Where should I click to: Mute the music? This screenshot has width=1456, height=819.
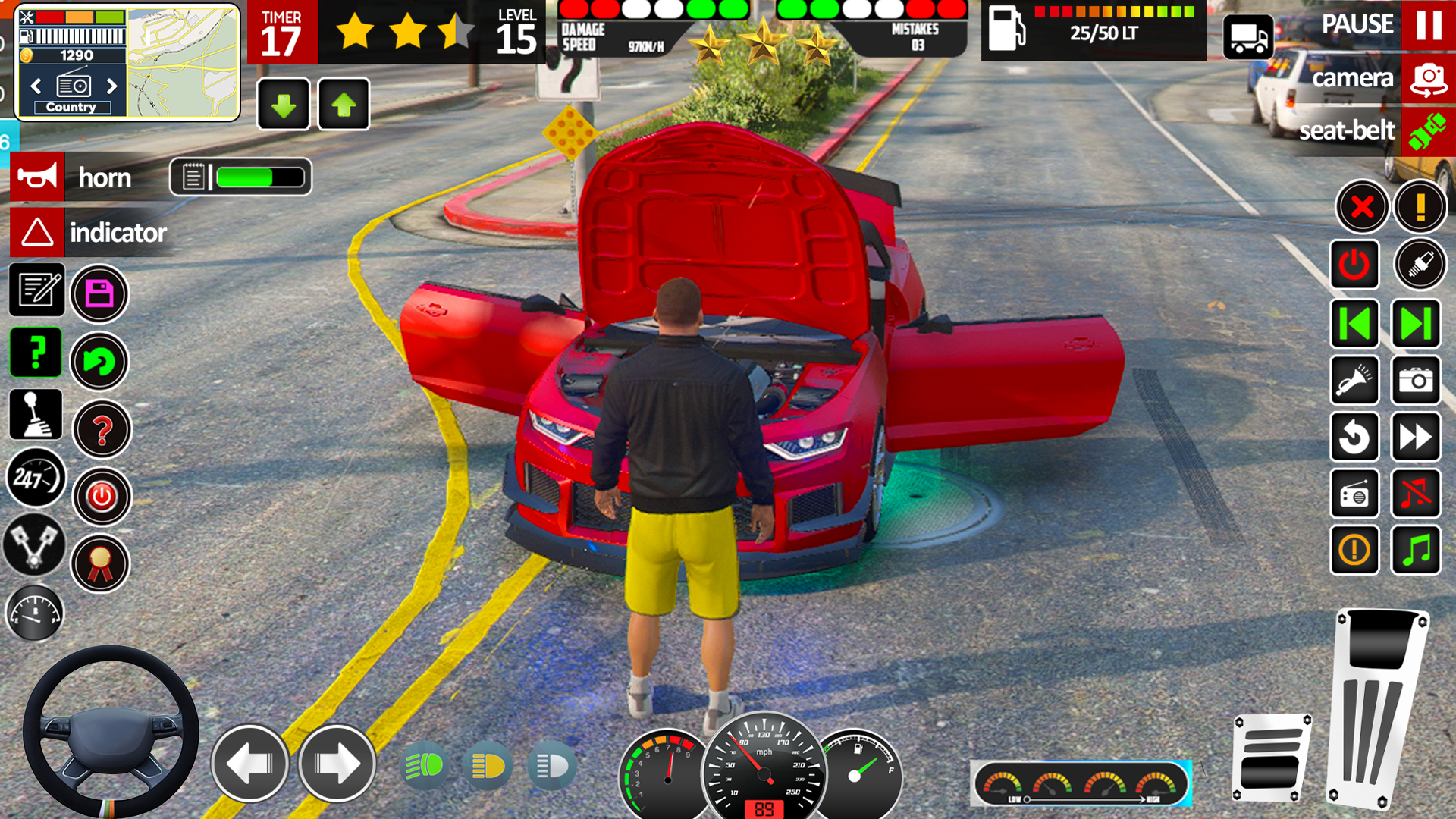click(1415, 494)
